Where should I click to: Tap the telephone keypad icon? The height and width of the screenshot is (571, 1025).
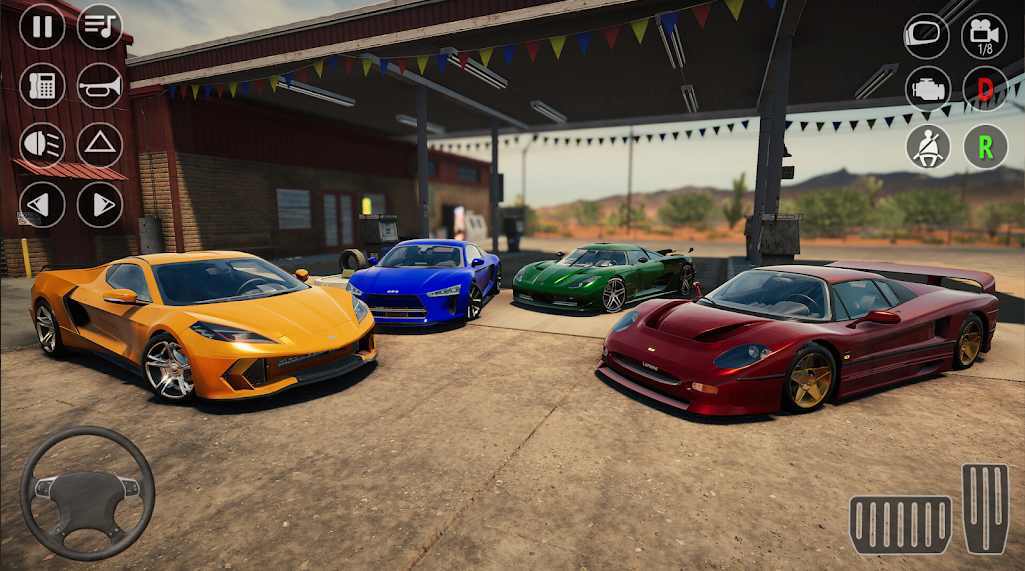[x=42, y=86]
